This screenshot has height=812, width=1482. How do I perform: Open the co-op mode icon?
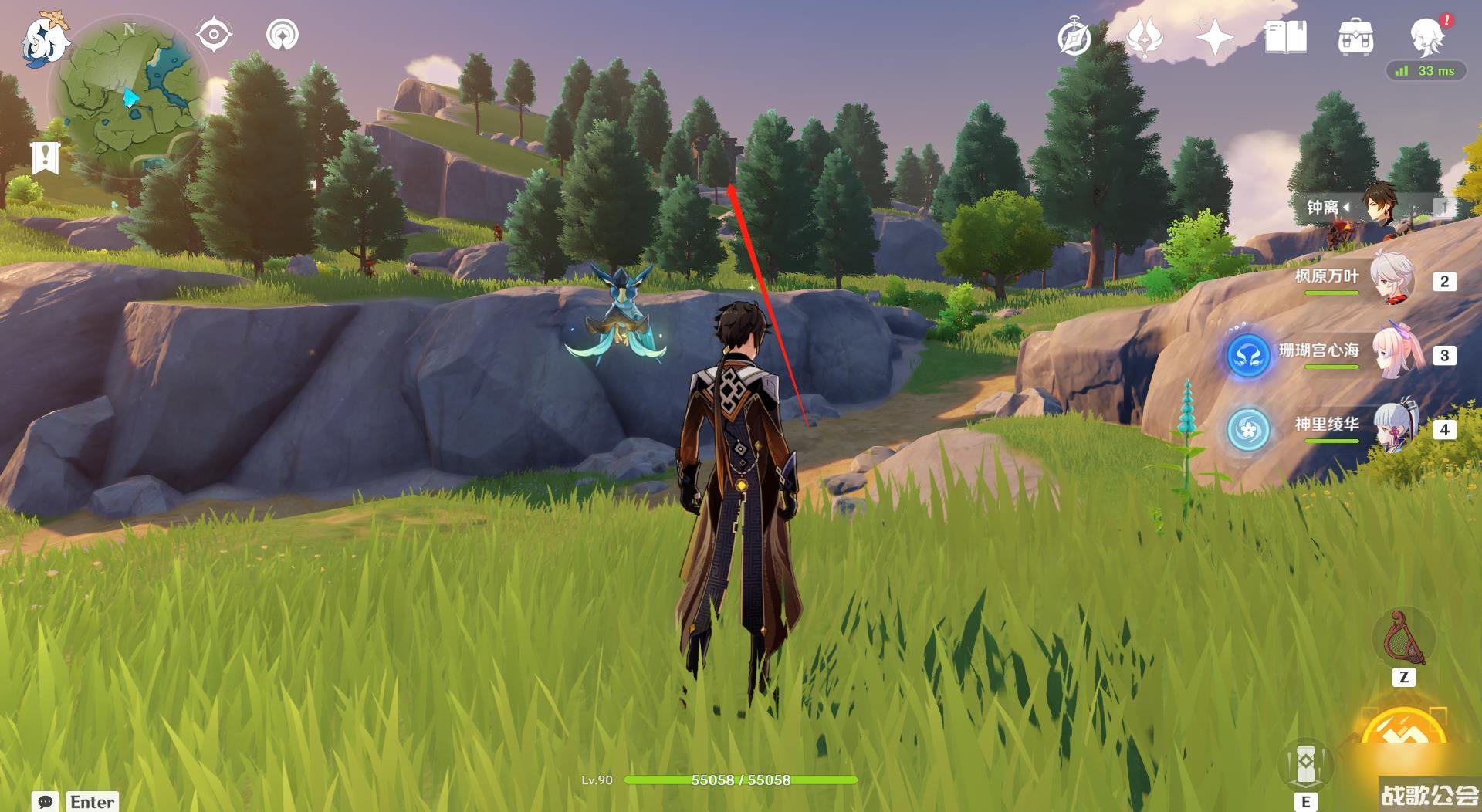click(283, 35)
